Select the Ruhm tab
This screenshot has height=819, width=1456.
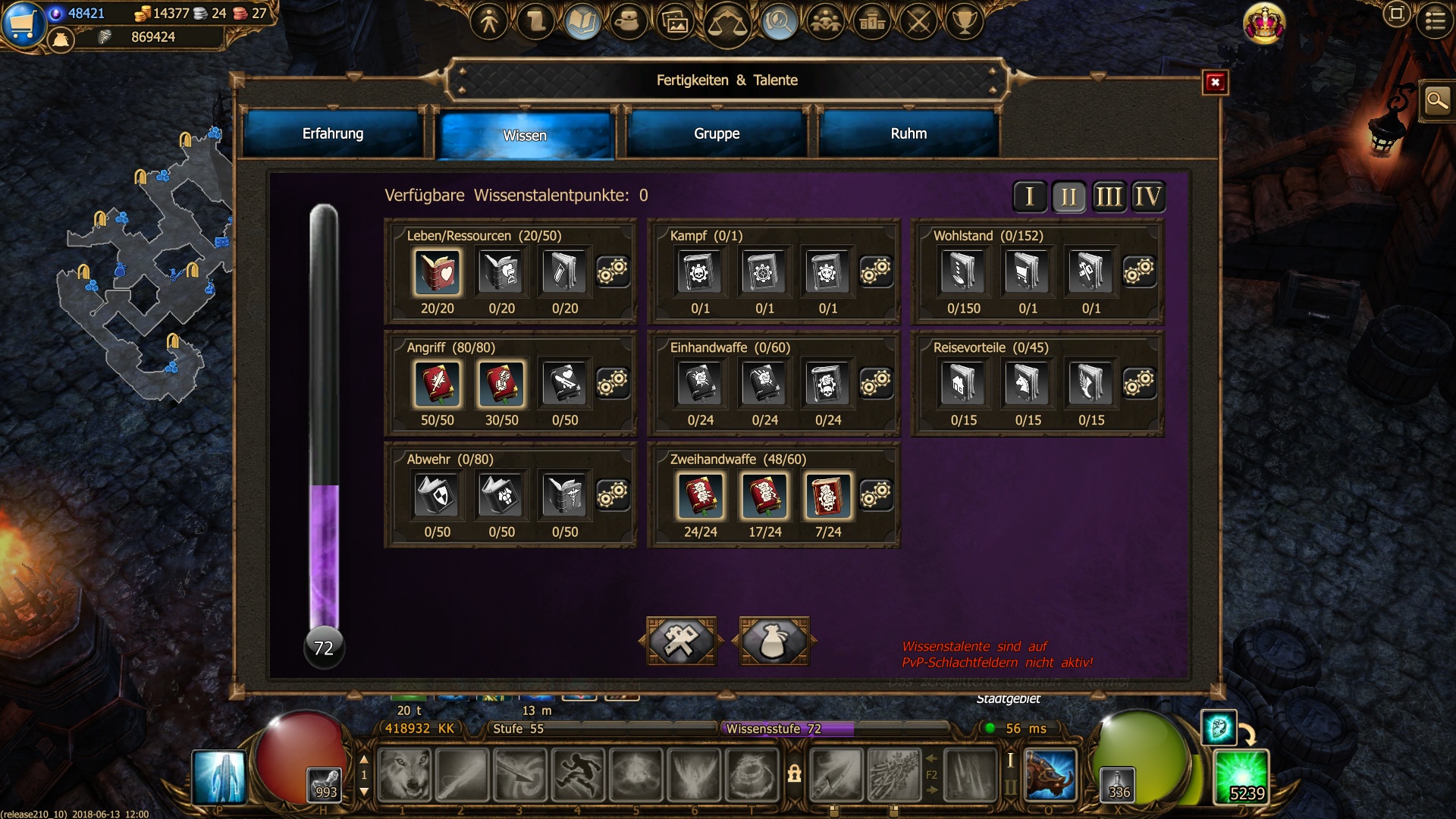[908, 134]
